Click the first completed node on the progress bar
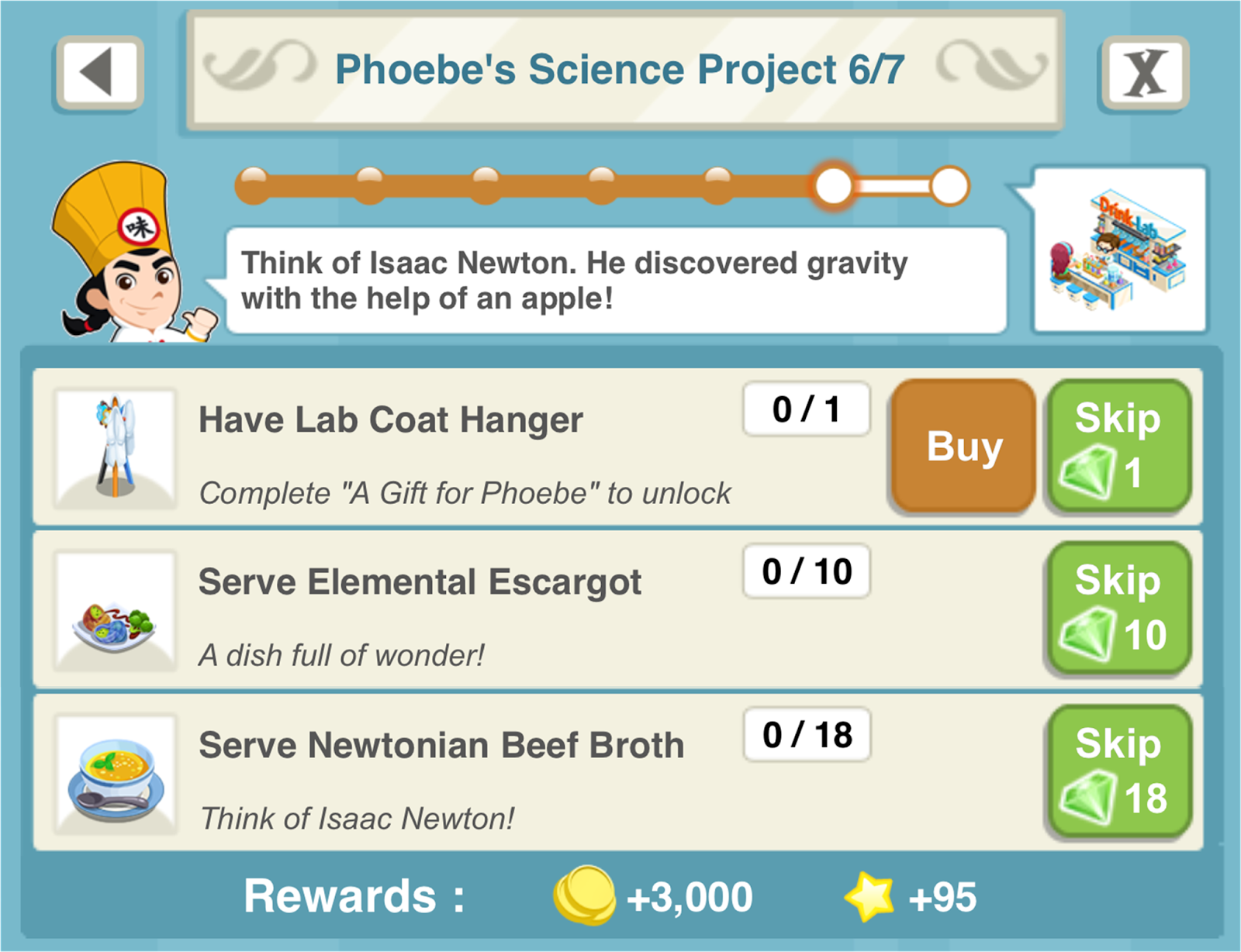The width and height of the screenshot is (1241, 952). pos(252,185)
